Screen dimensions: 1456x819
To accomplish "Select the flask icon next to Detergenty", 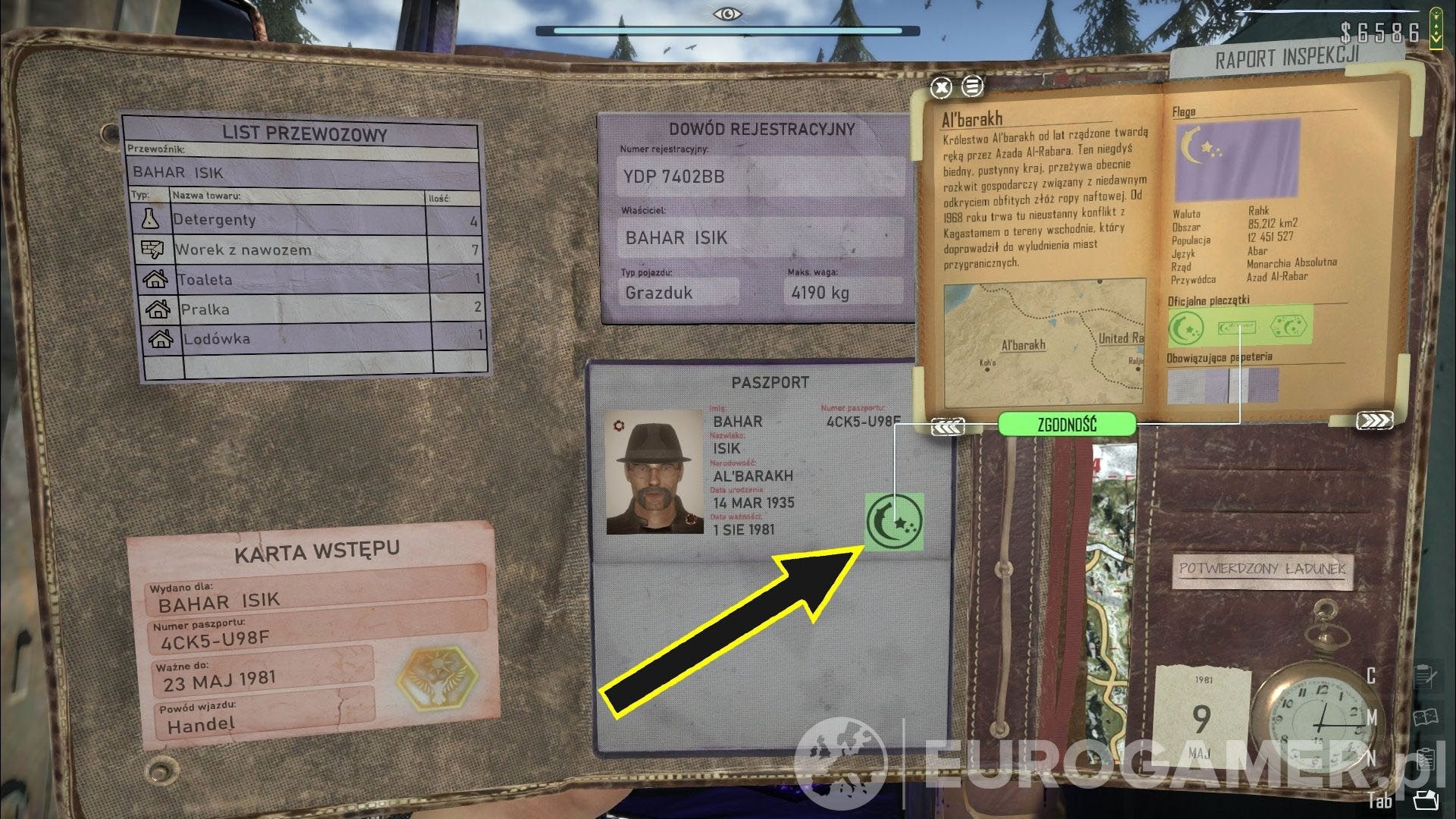I will click(x=152, y=220).
